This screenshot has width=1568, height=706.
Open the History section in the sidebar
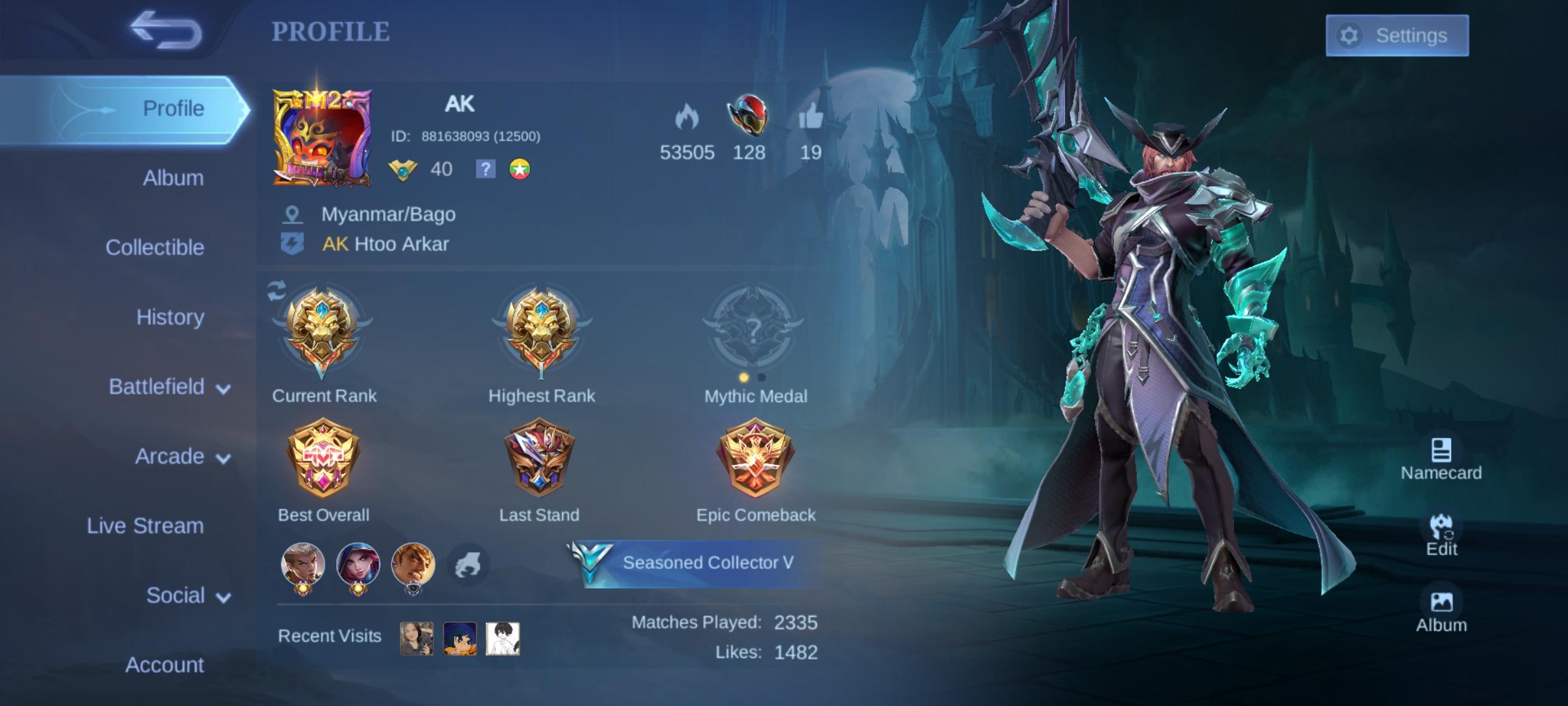[169, 317]
